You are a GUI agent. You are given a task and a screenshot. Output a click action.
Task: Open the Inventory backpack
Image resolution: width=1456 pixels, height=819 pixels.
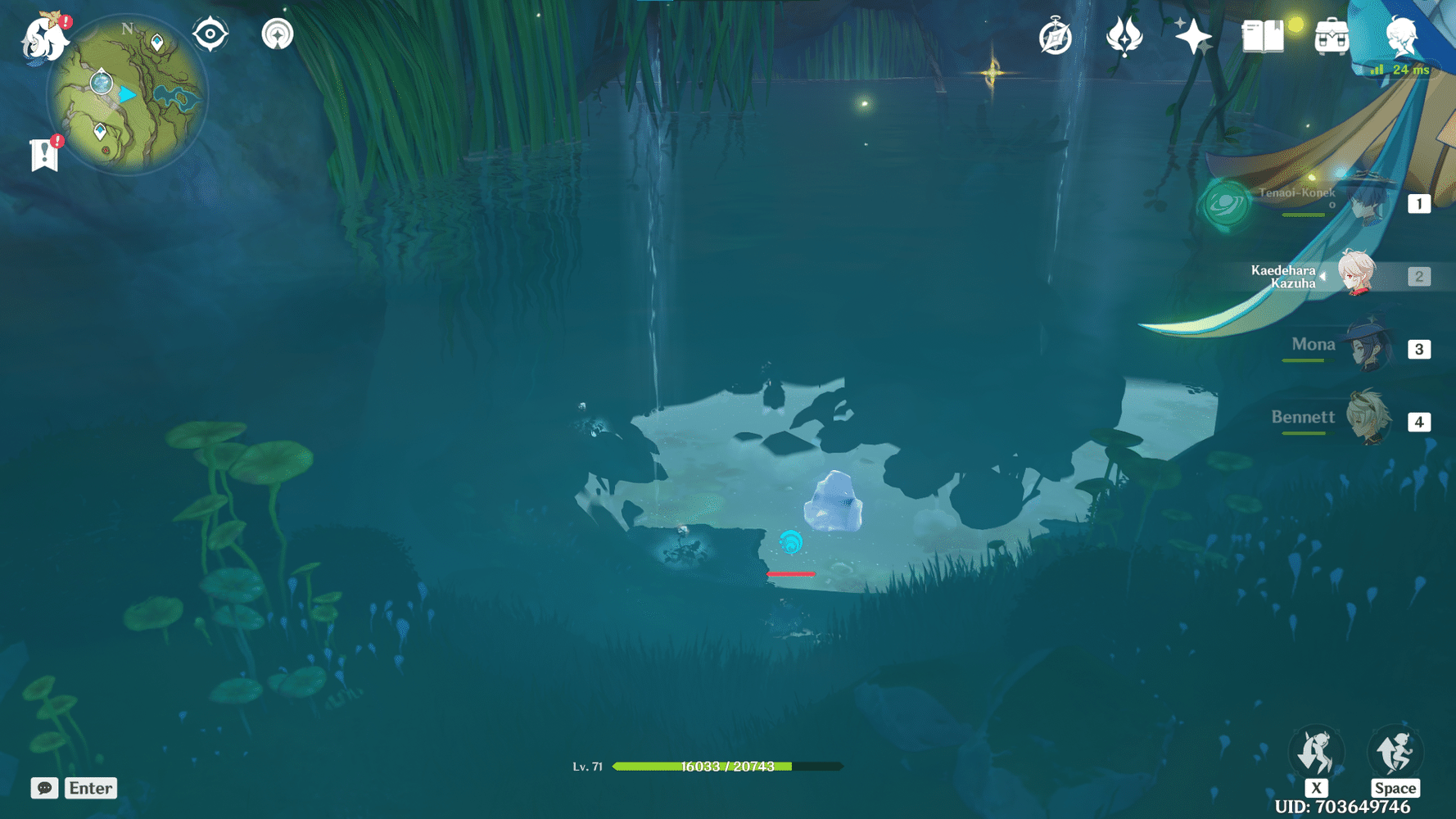(1331, 34)
